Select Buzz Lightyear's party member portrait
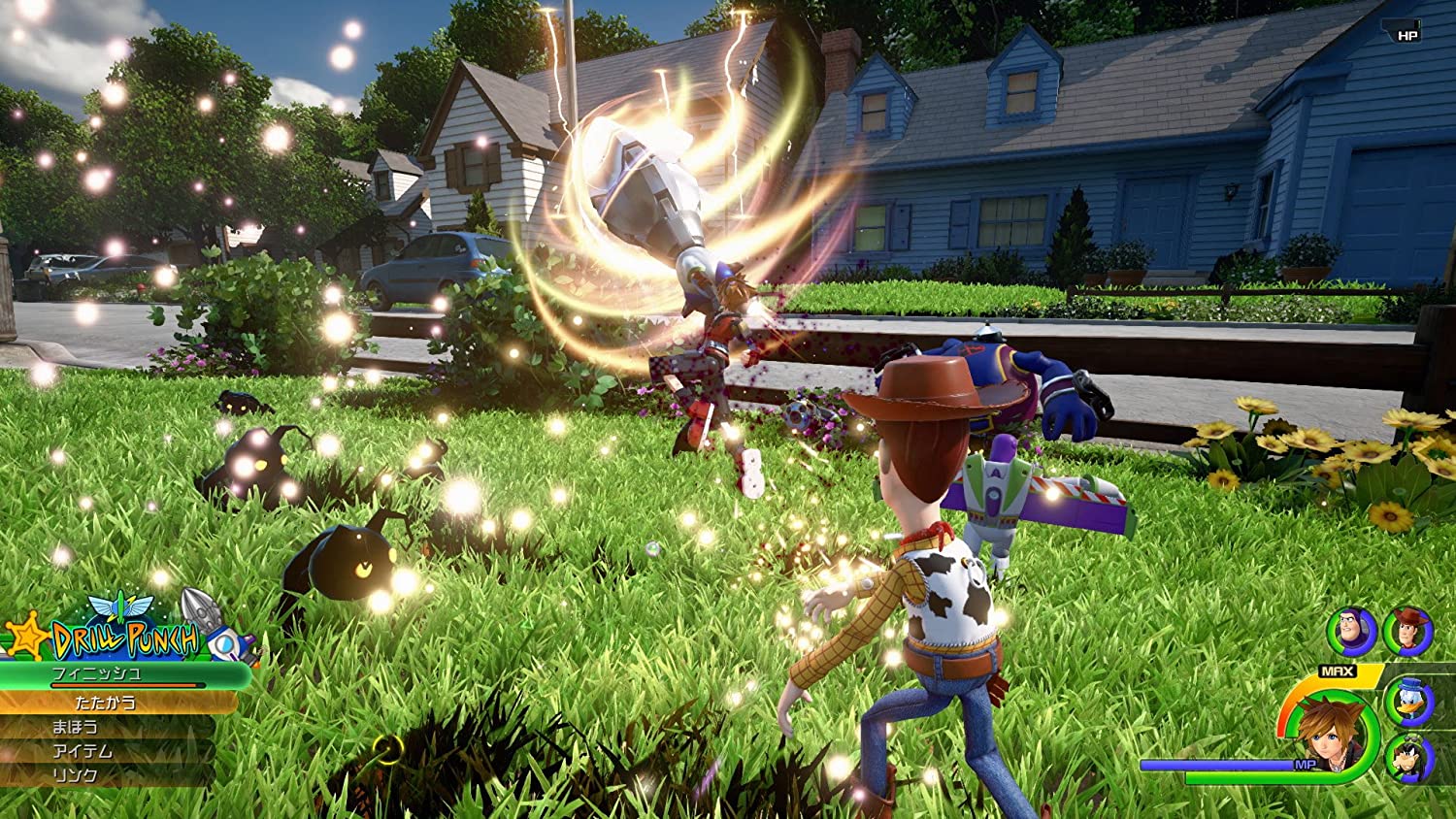This screenshot has width=1456, height=819. coord(1350,630)
